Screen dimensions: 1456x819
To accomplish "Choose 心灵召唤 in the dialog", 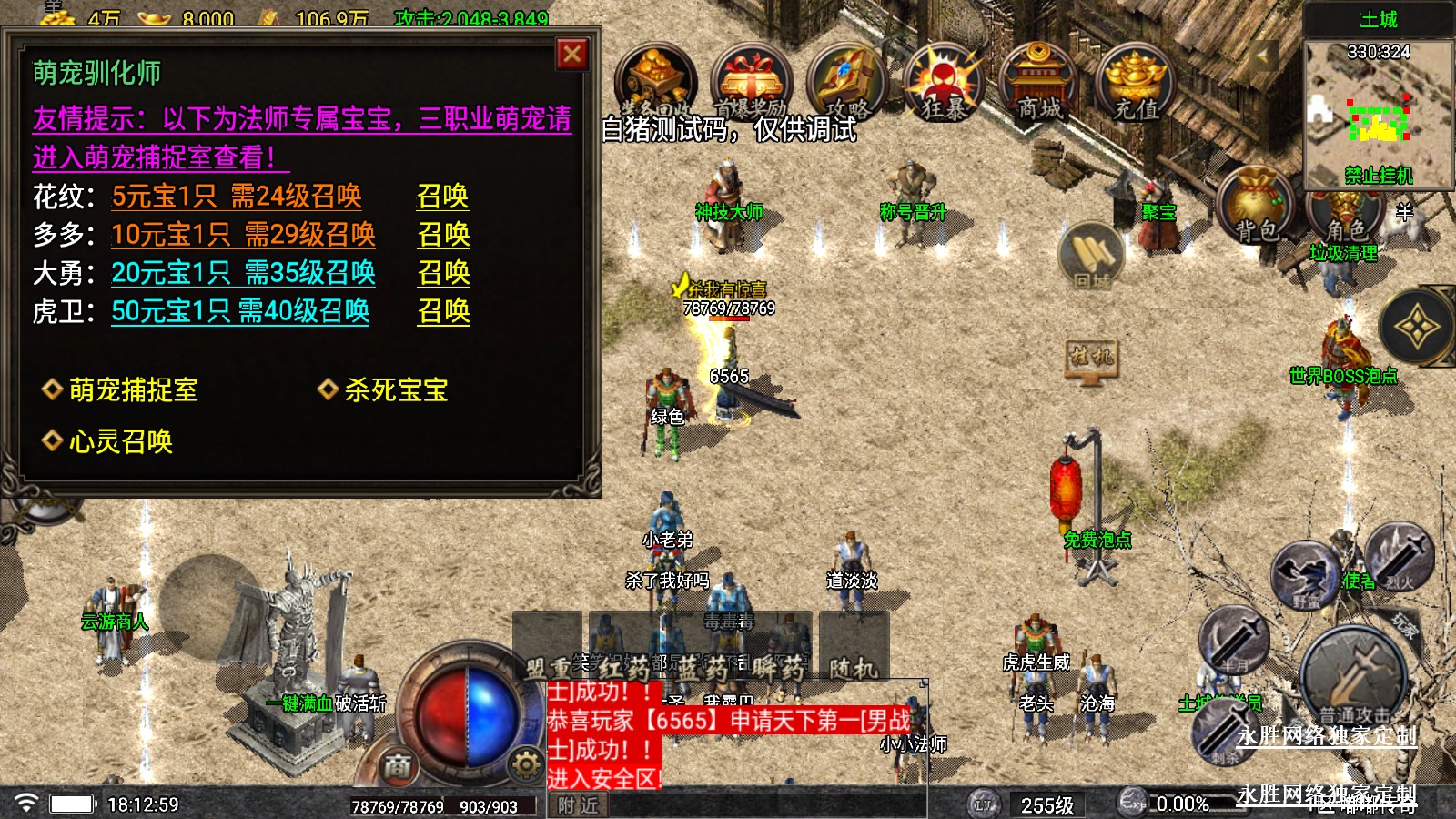I will [120, 441].
